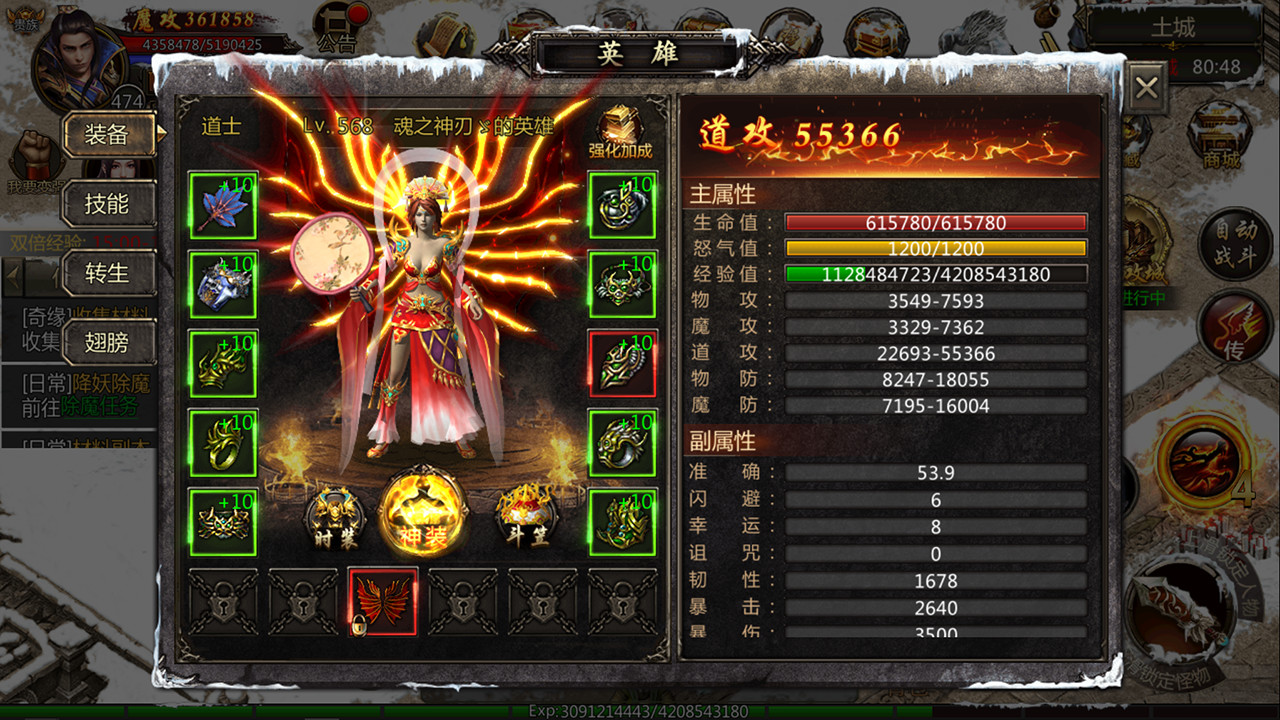Open the 除魔任务 quest link
The width and height of the screenshot is (1280, 720).
(100, 405)
